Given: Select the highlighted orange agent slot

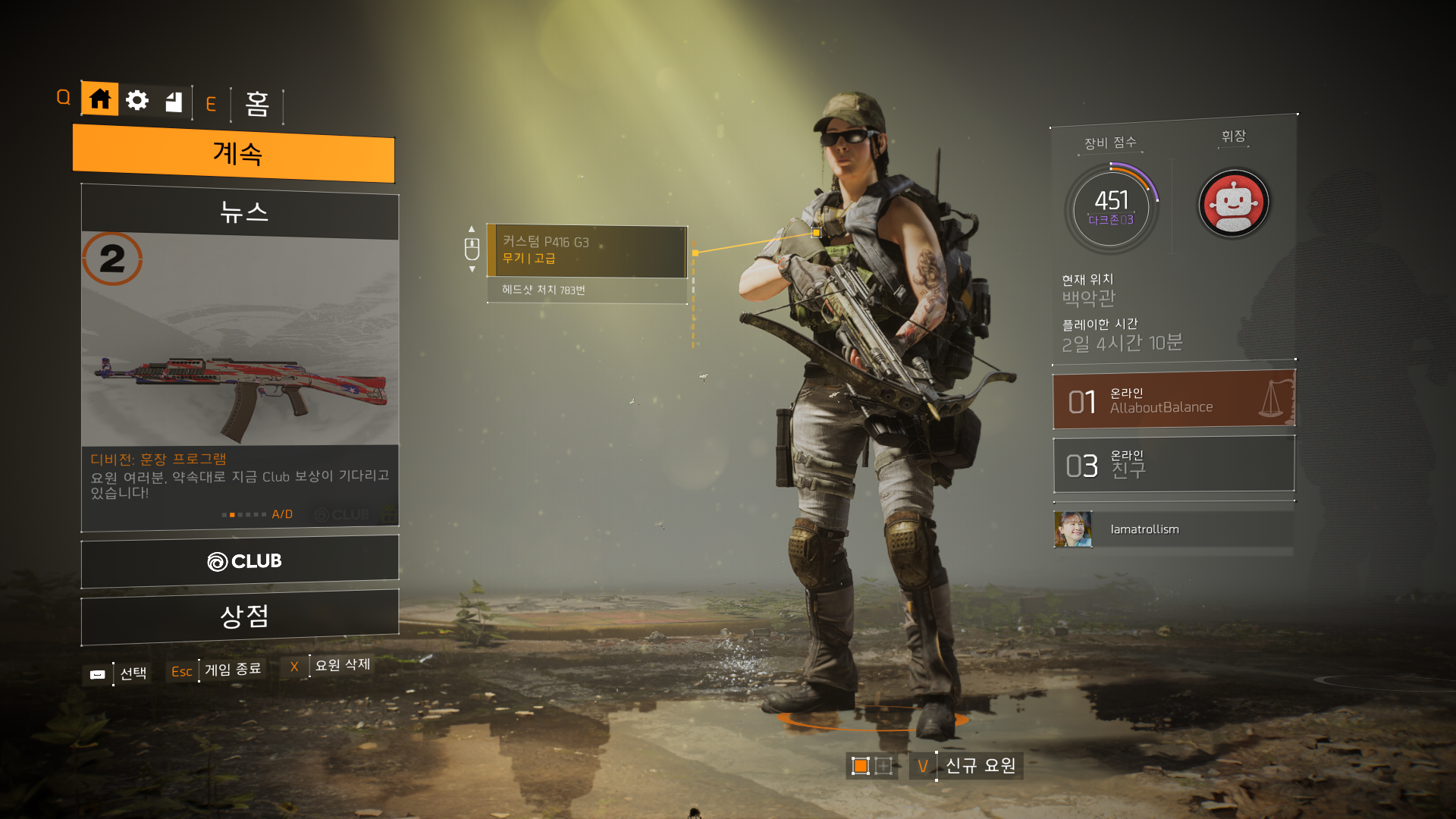Looking at the screenshot, I should [x=860, y=766].
